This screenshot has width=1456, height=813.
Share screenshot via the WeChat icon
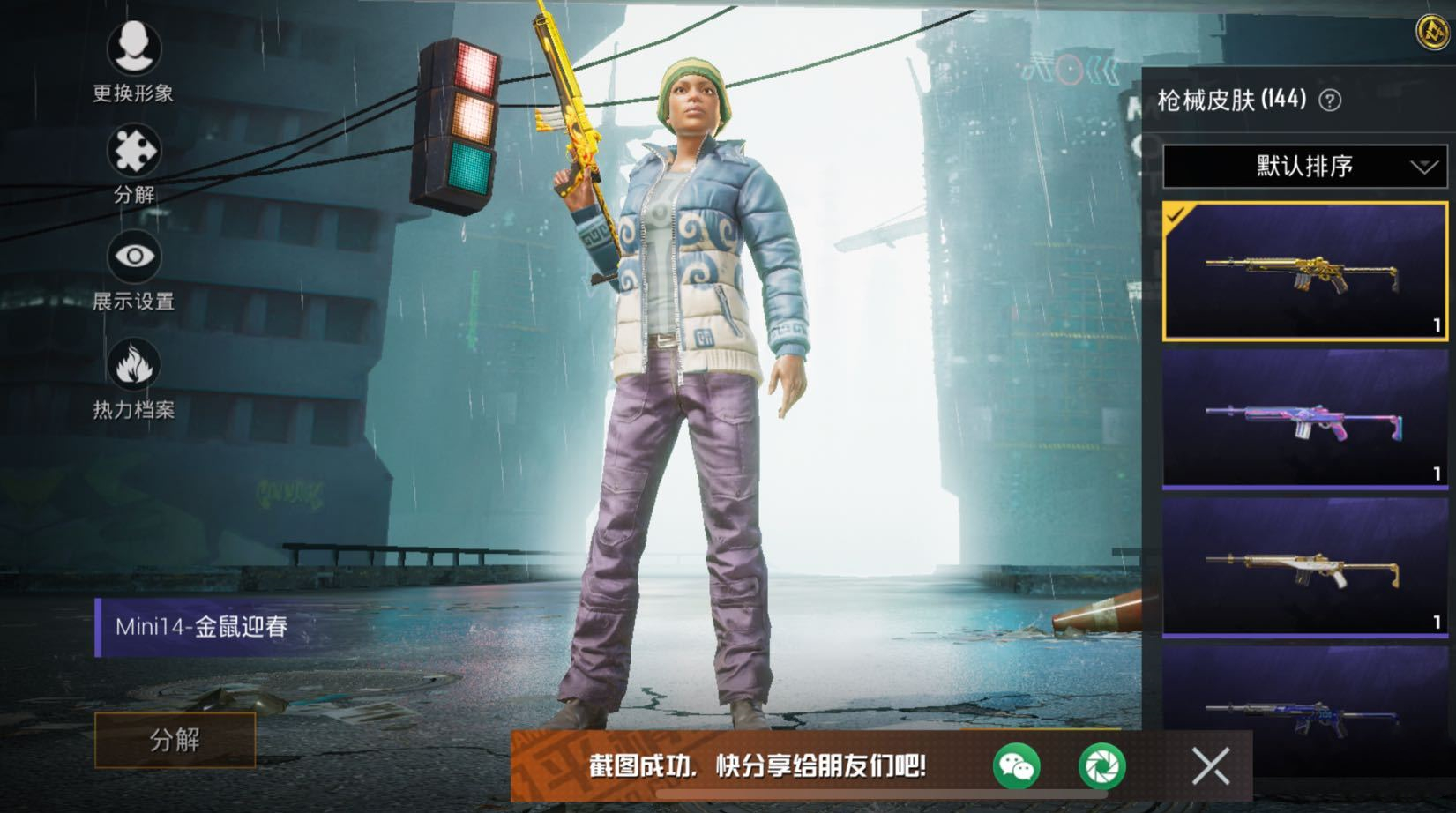1016,765
